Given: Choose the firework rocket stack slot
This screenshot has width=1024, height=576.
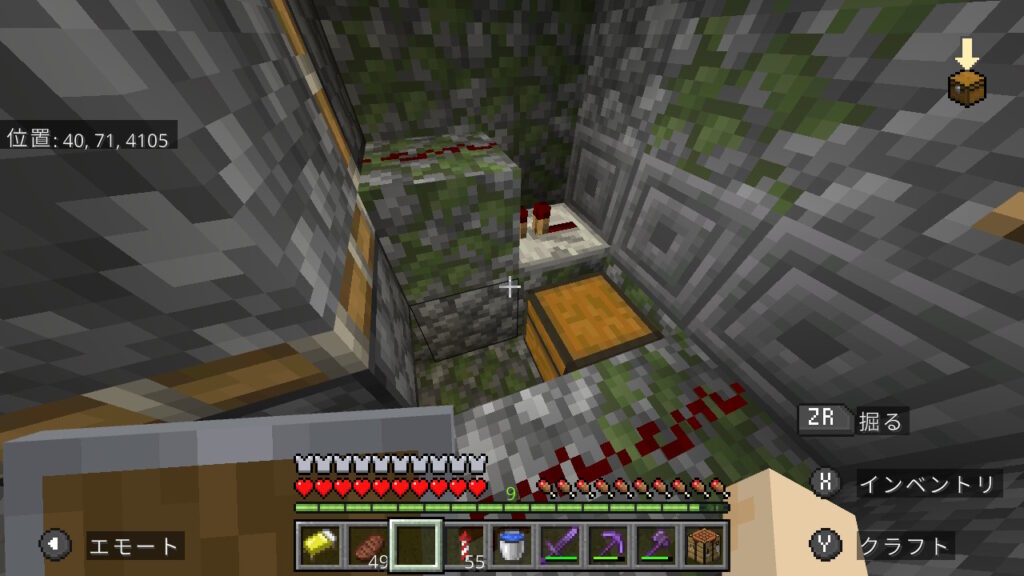Looking at the screenshot, I should pos(464,545).
